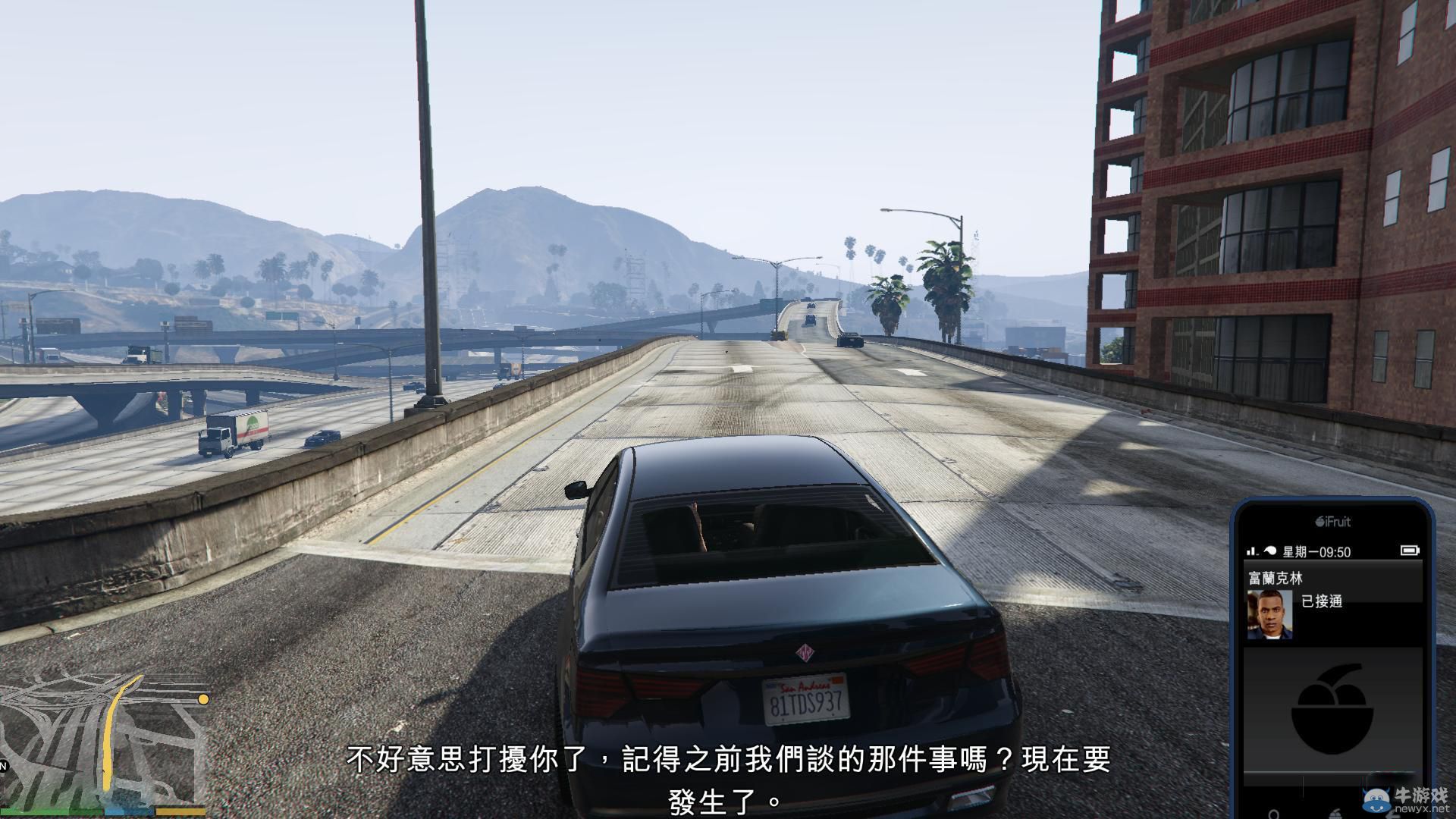This screenshot has height=819, width=1456.
Task: Click the battery indicator icon on the phone
Action: pyautogui.click(x=1410, y=549)
